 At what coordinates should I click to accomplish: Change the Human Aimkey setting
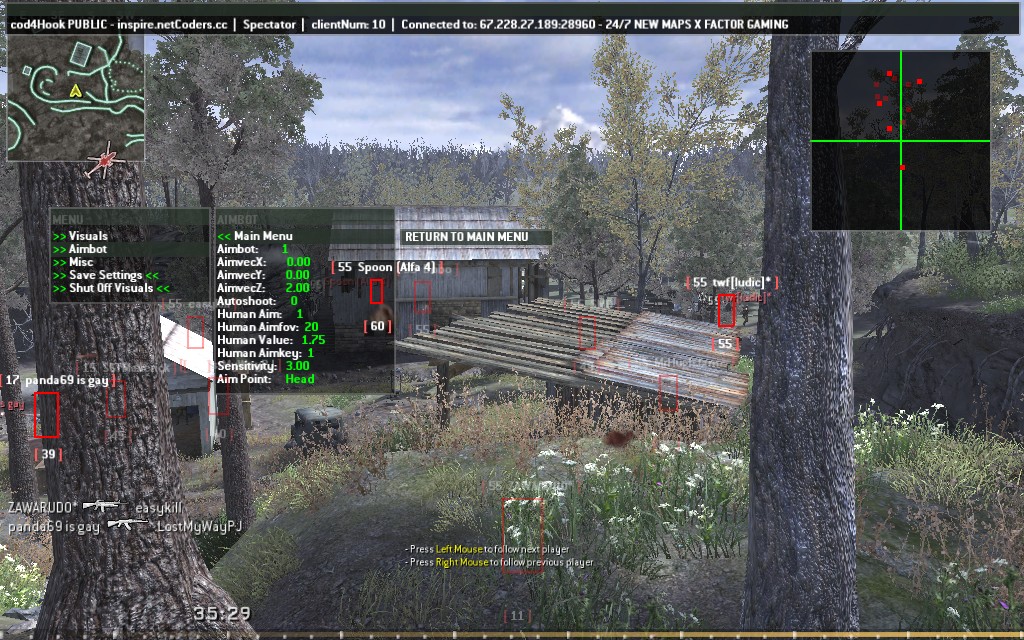265,353
